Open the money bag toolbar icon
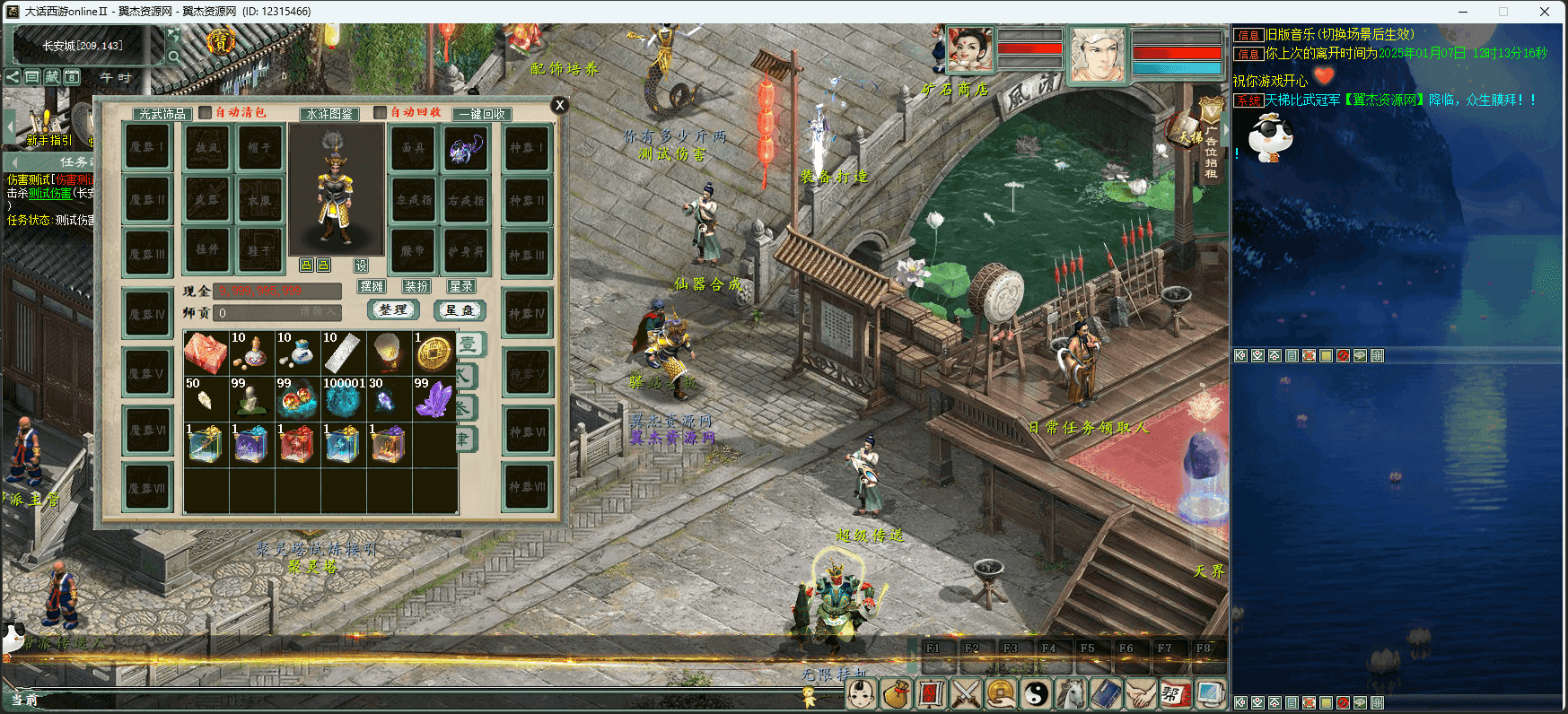 point(896,693)
